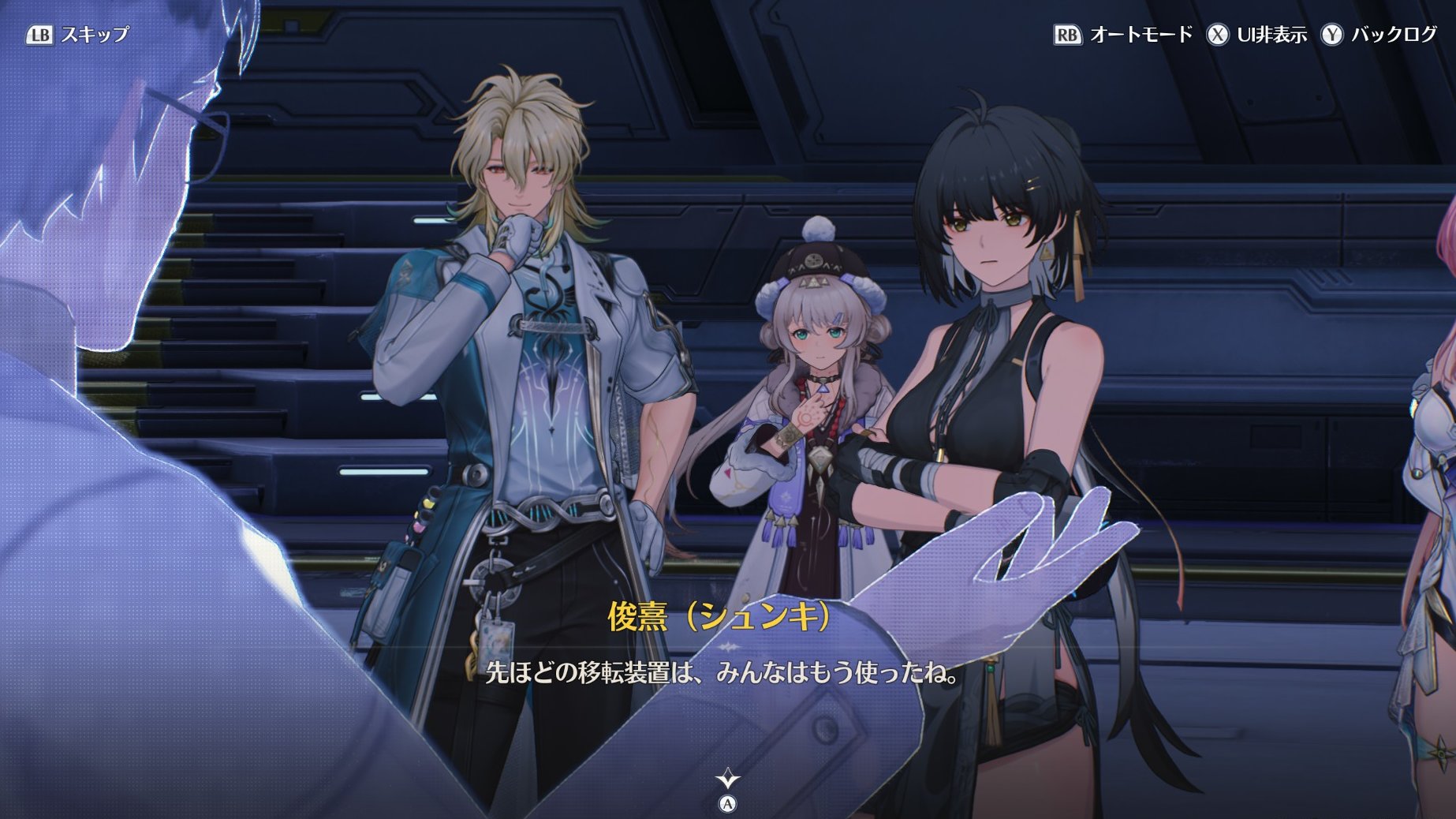Skip the cutscene with スキップ
The height and width of the screenshot is (819, 1456).
point(77,35)
